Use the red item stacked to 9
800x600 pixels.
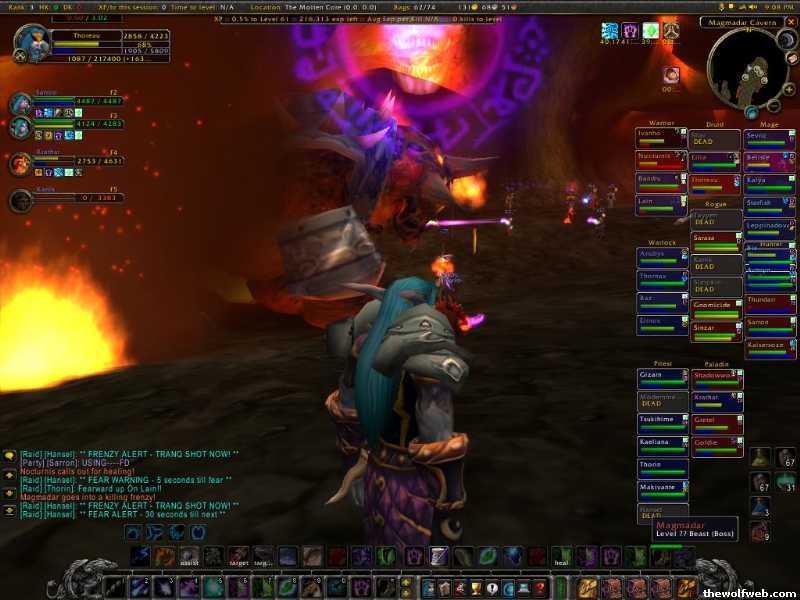pos(760,530)
